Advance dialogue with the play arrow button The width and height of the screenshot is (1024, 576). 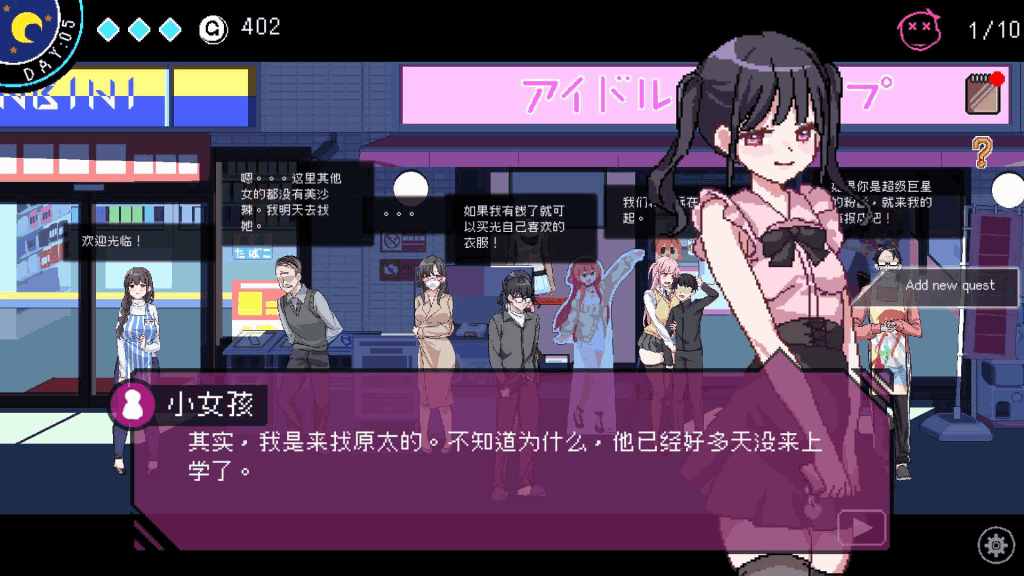(861, 527)
